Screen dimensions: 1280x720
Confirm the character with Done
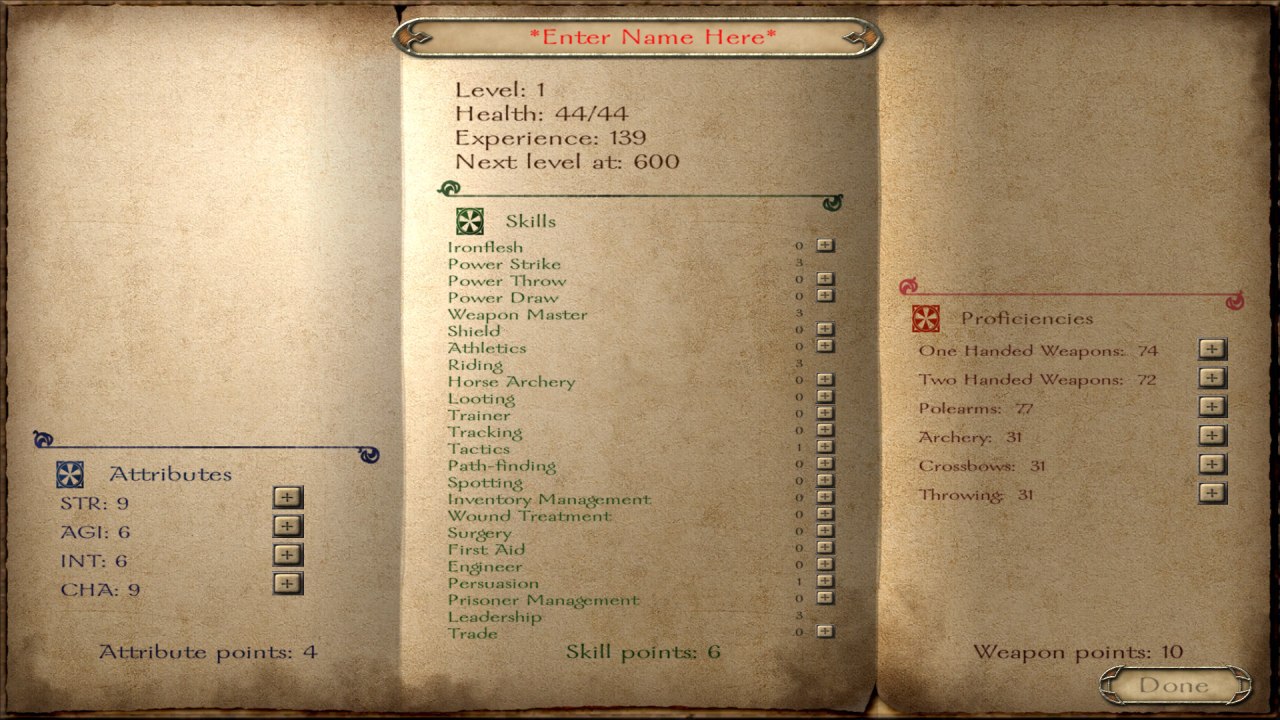click(1174, 686)
